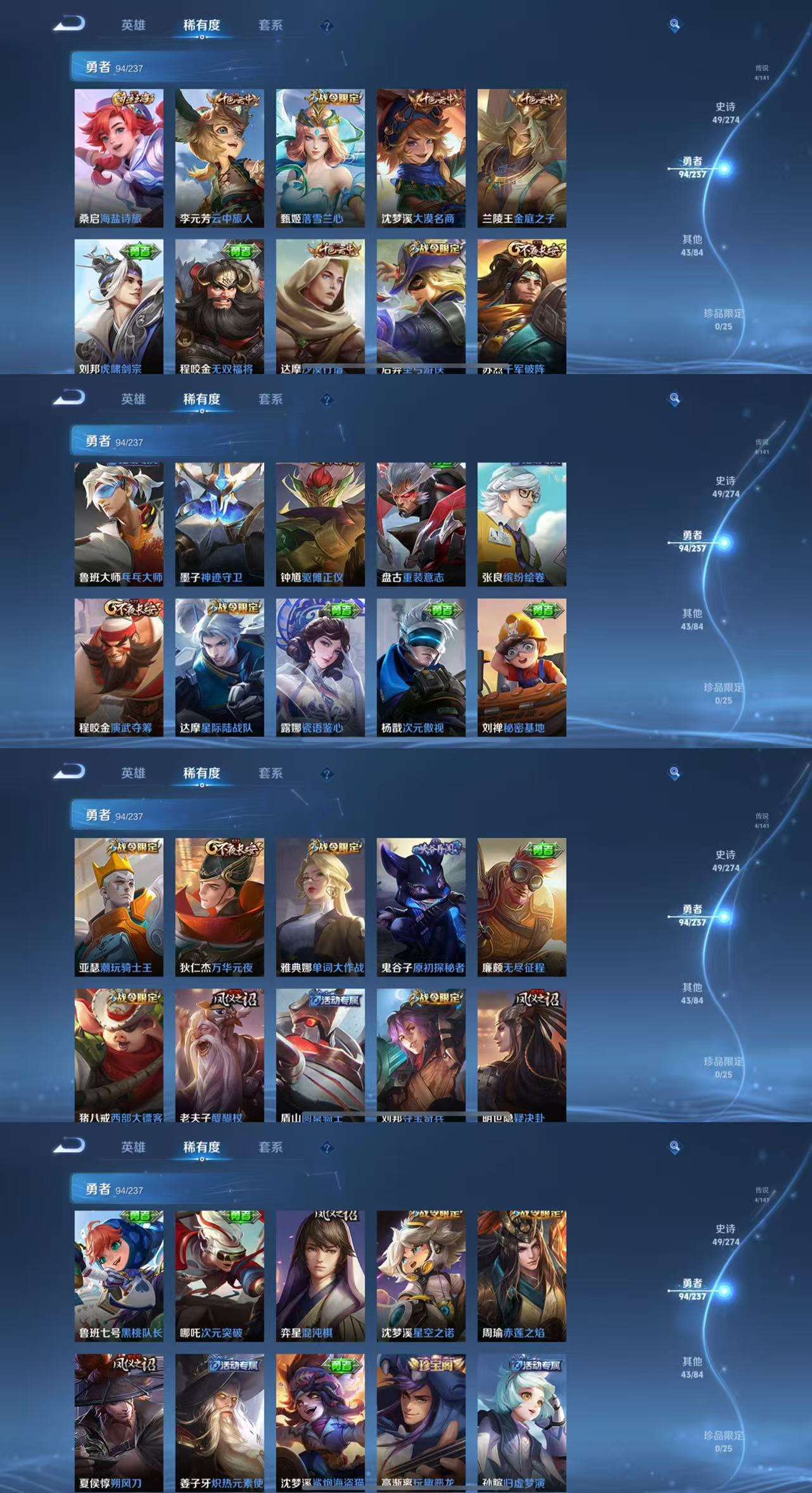Select 程咬金 无双福将 skin card
Screen dimensions: 812x1493
point(219,306)
